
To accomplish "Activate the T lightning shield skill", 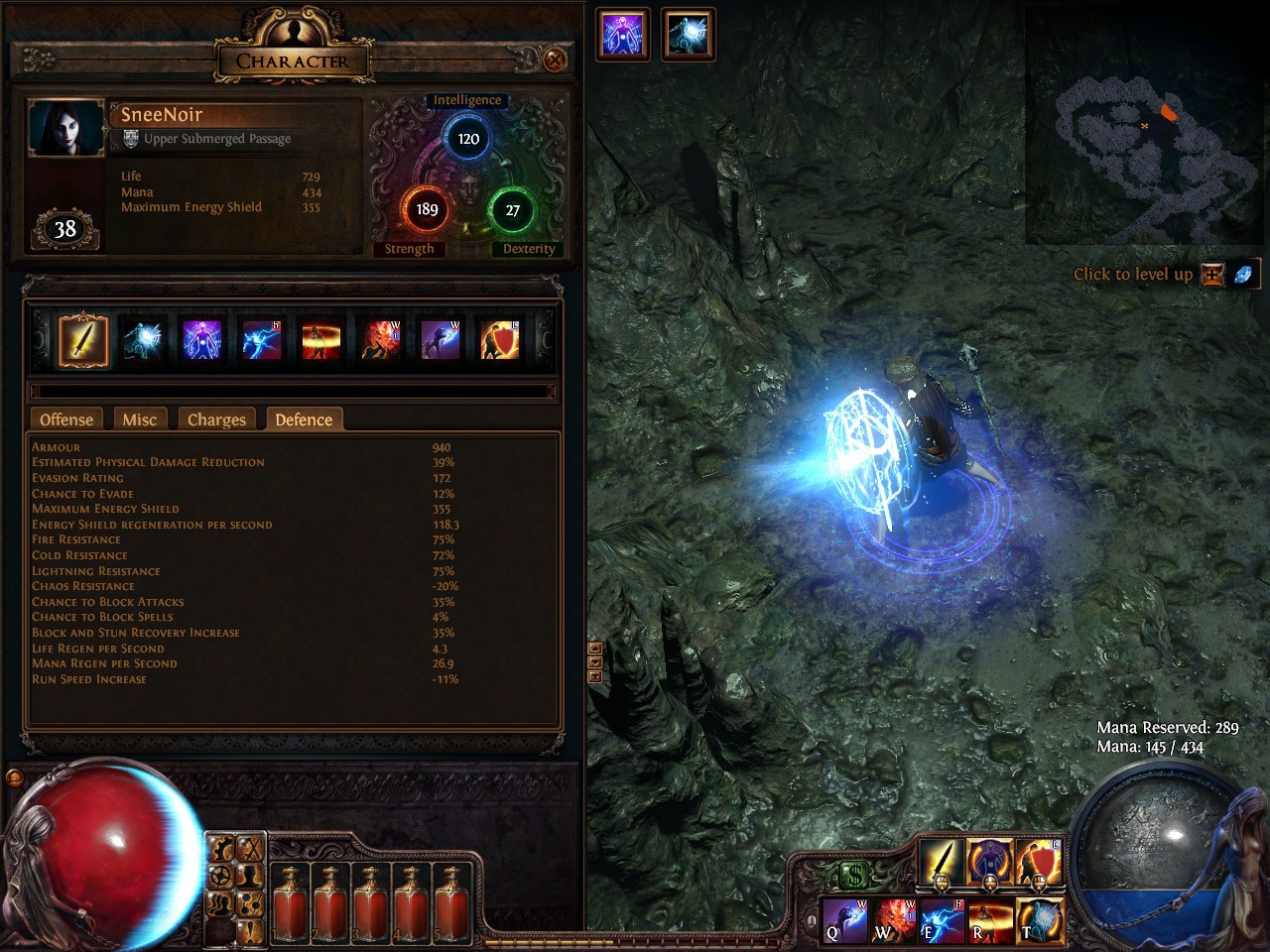I will 1039,920.
